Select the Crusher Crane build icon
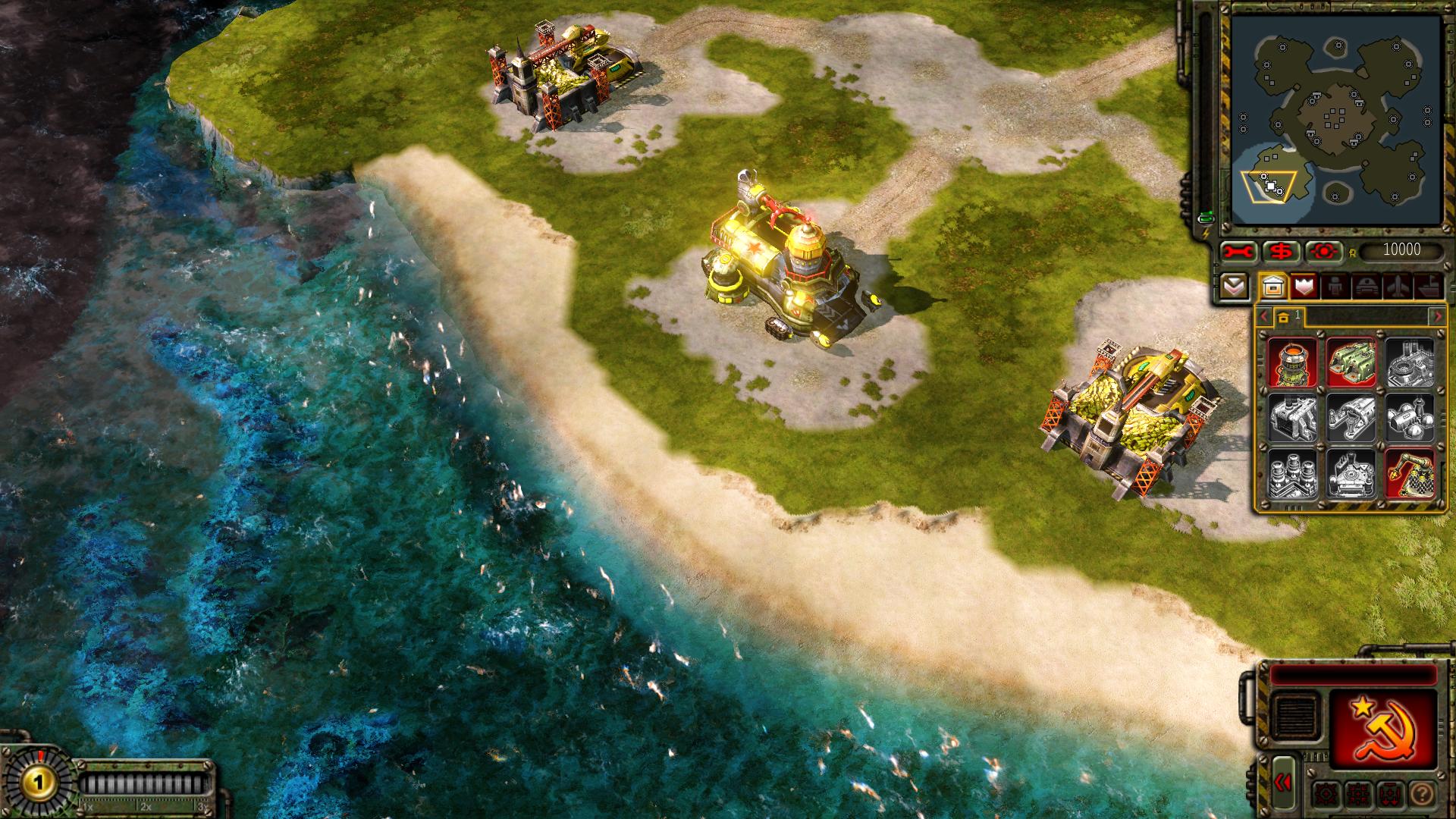 (x=1410, y=473)
